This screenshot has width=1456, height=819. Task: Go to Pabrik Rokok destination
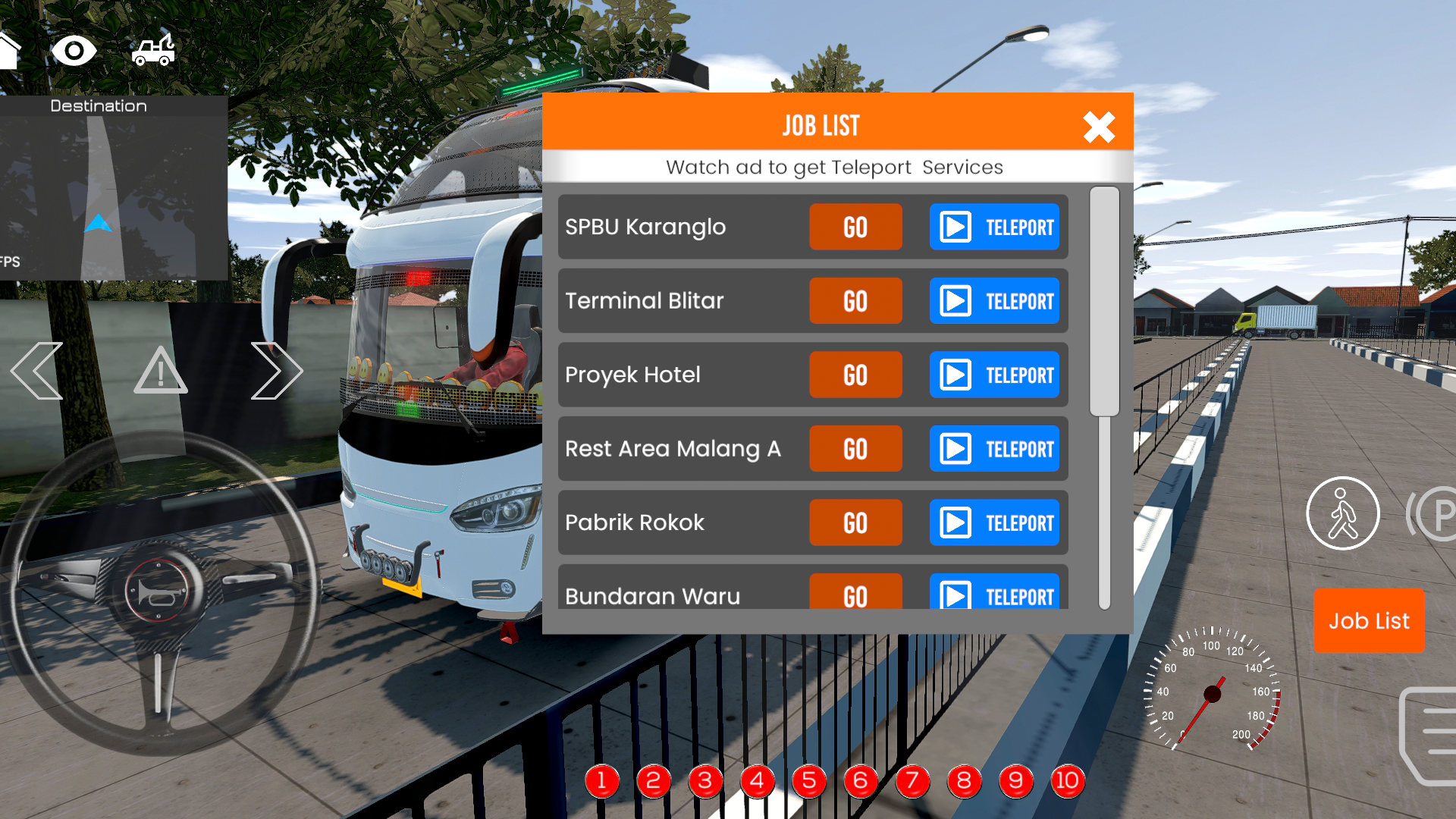pyautogui.click(x=855, y=522)
